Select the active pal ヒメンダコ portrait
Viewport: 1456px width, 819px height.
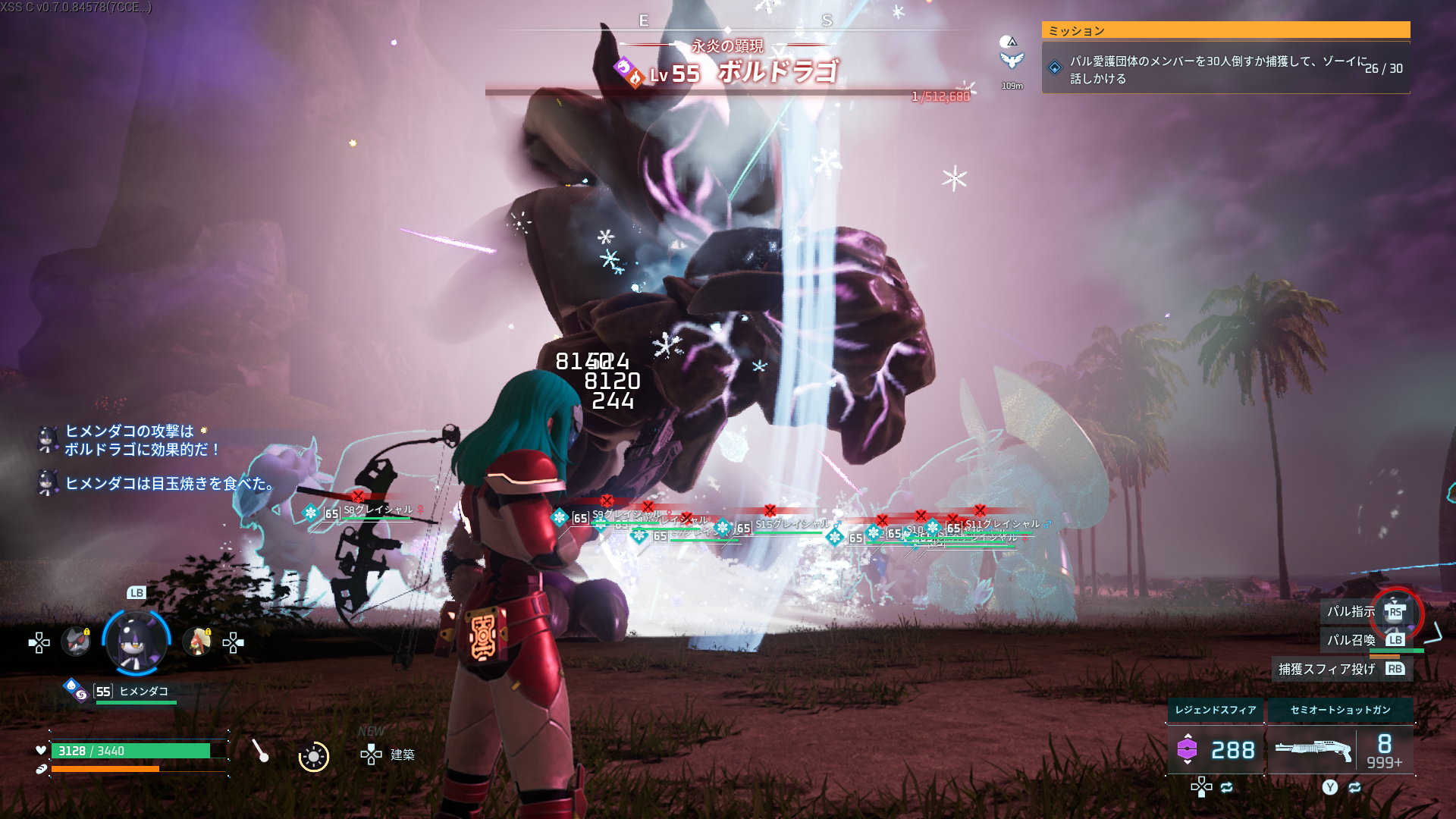[x=136, y=642]
